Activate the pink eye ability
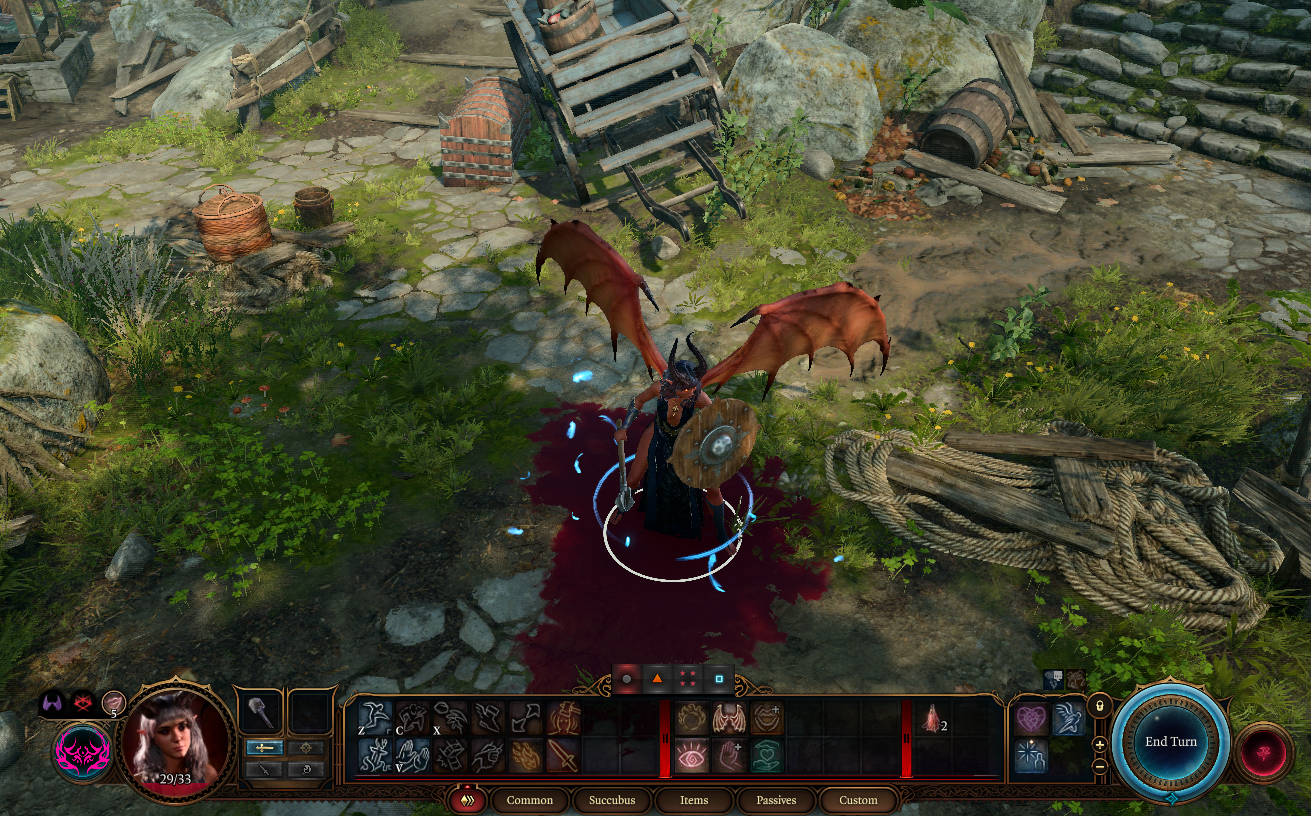The image size is (1311, 816). pyautogui.click(x=690, y=756)
